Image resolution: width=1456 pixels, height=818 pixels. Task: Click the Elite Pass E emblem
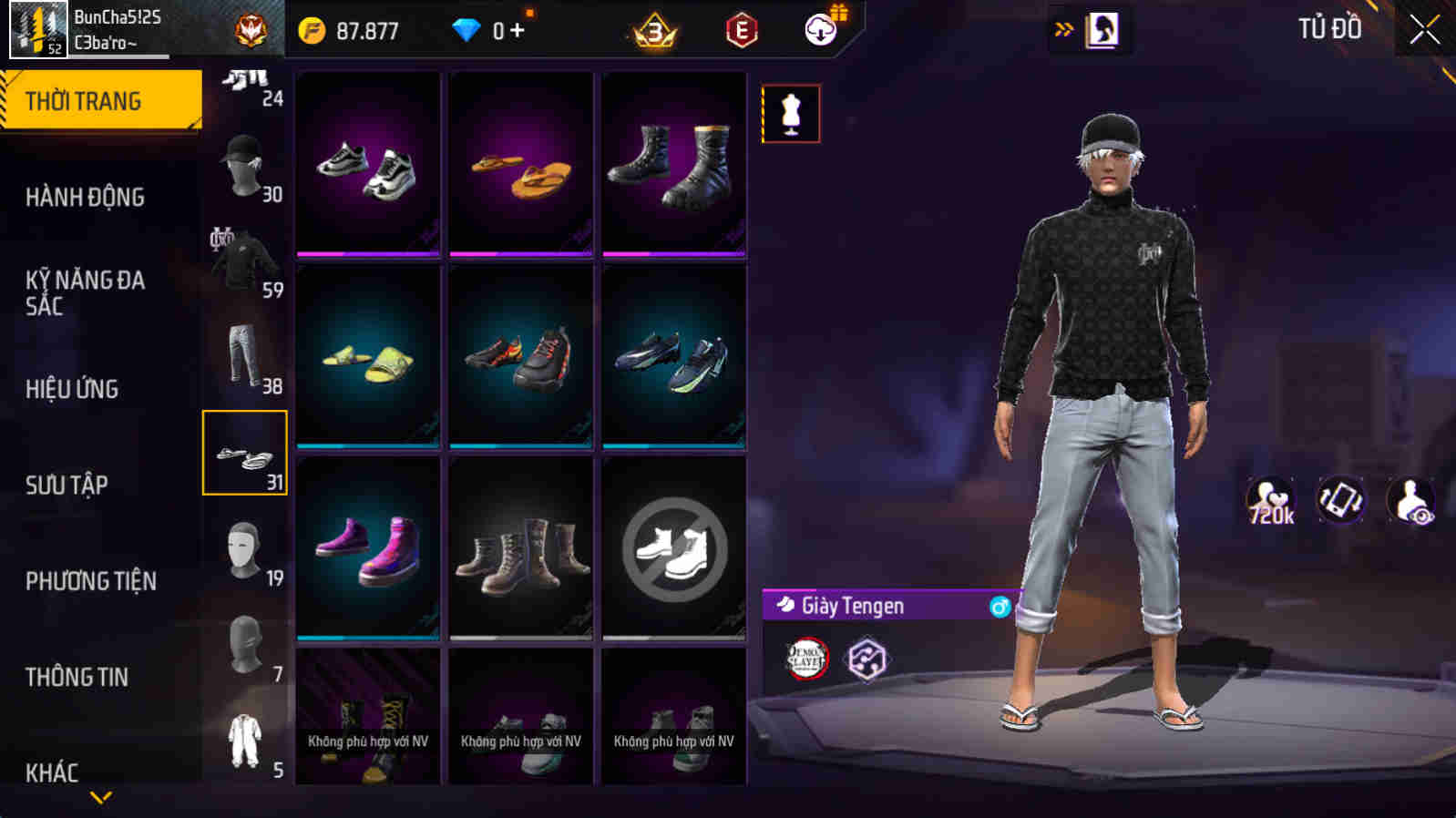[x=741, y=30]
